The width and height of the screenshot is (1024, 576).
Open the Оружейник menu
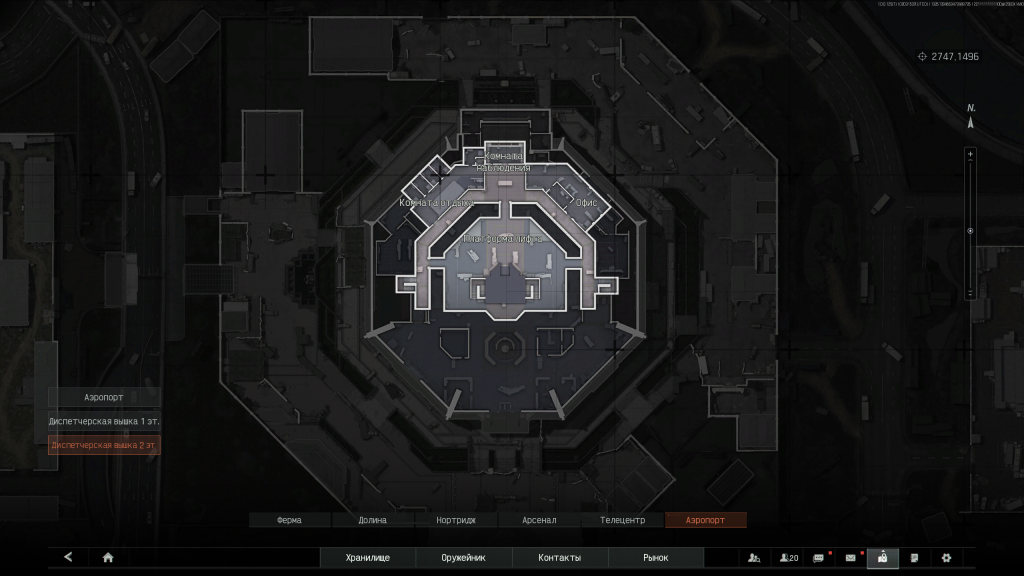(463, 557)
